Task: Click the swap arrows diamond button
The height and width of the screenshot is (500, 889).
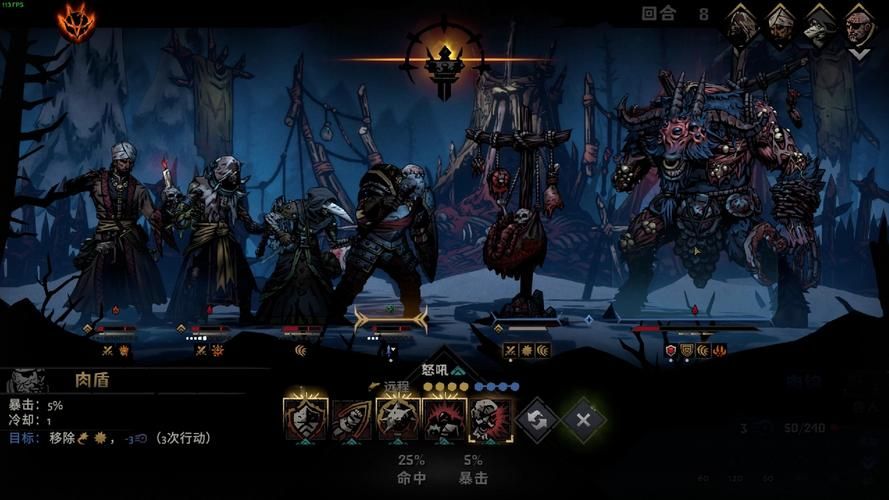Action: point(537,420)
